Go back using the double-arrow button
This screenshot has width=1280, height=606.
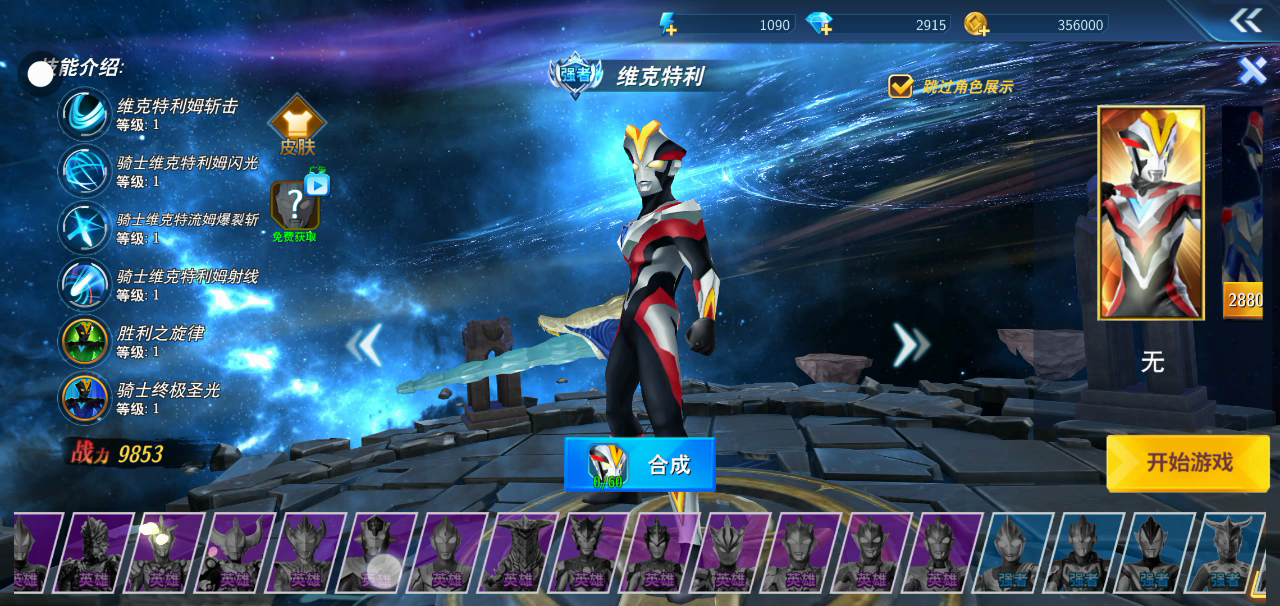pos(1245,20)
